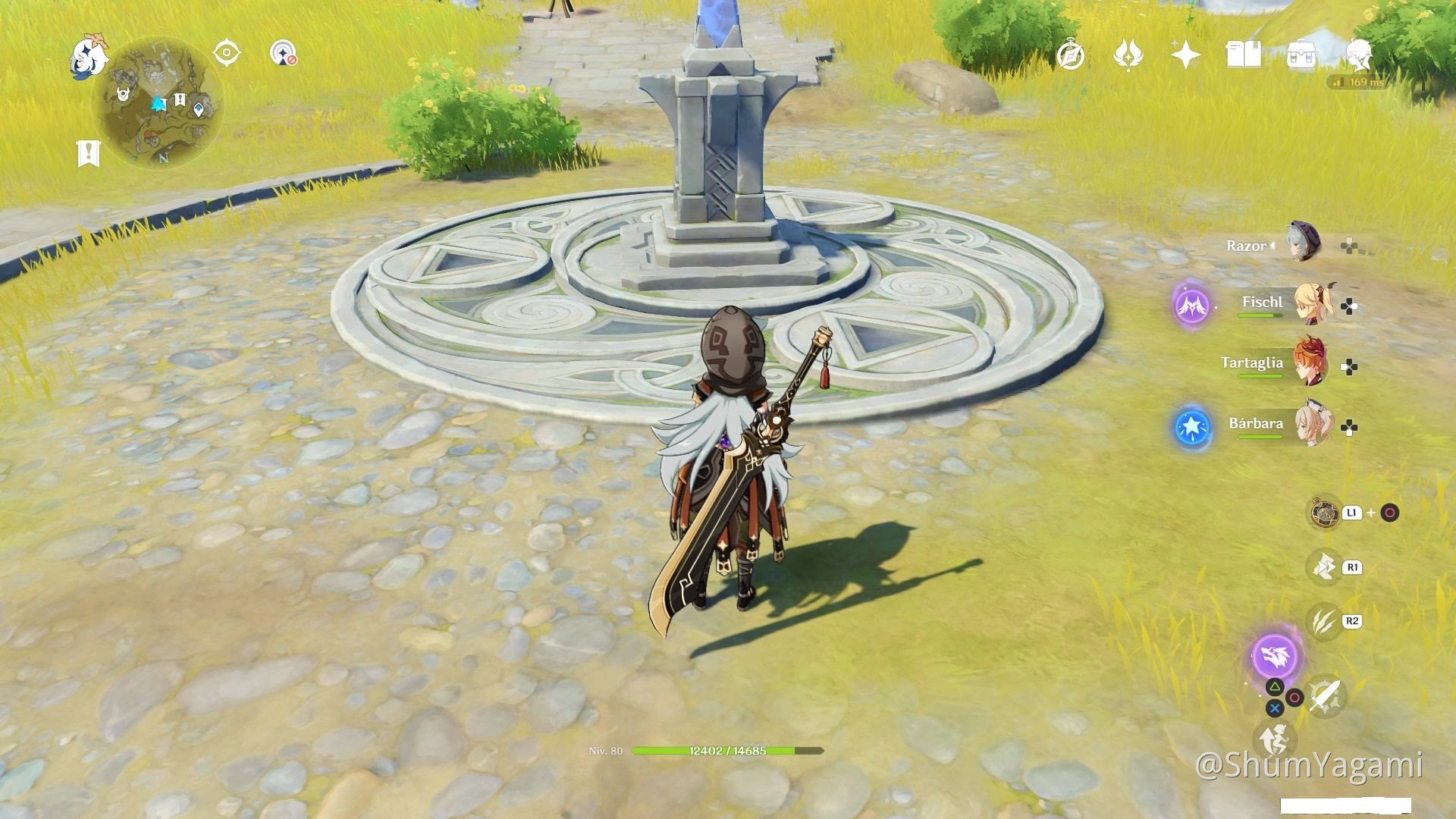Open the backpack inventory
Screen dimensions: 1456x819
[x=1301, y=55]
